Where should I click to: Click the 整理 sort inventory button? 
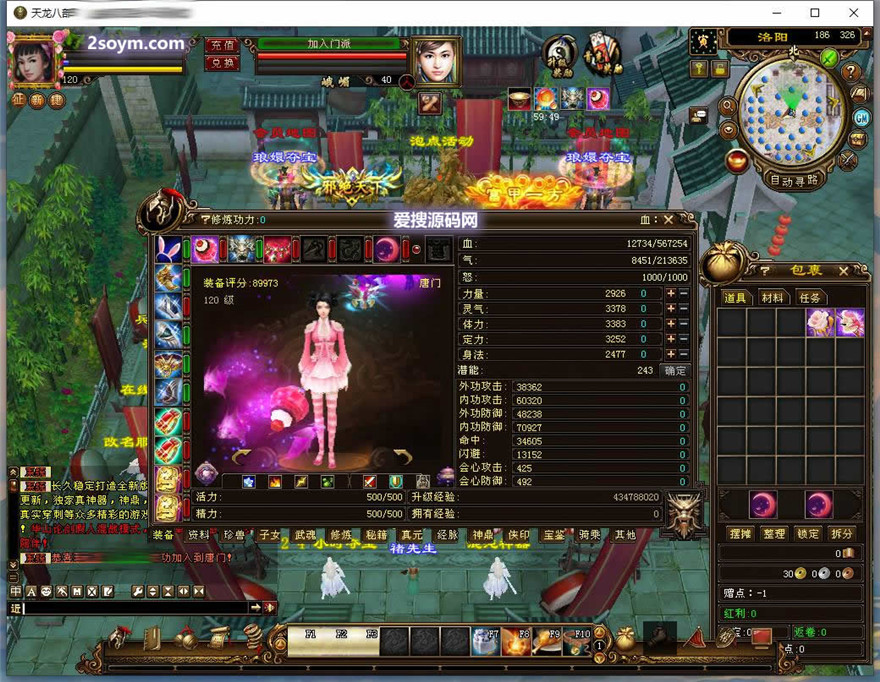774,534
